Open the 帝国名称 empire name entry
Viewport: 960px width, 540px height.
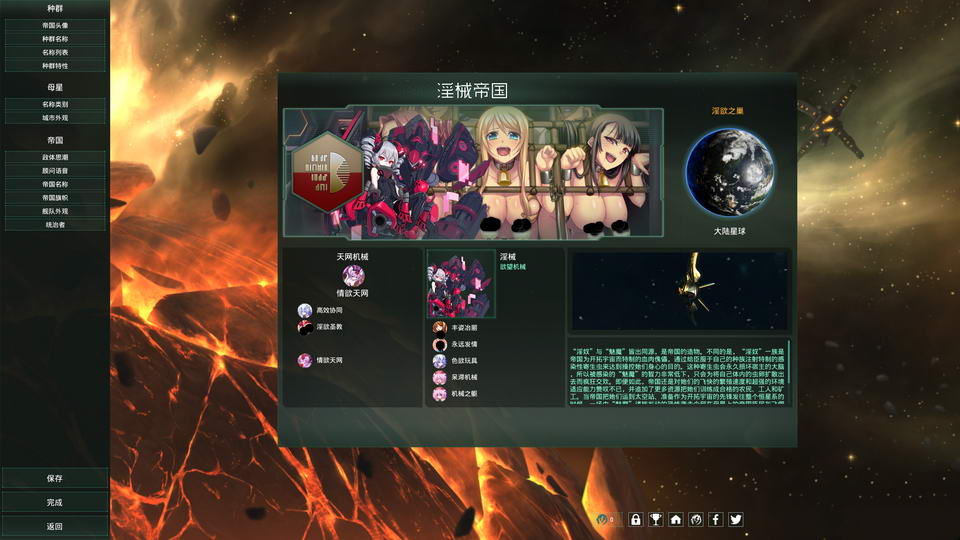pyautogui.click(x=55, y=185)
